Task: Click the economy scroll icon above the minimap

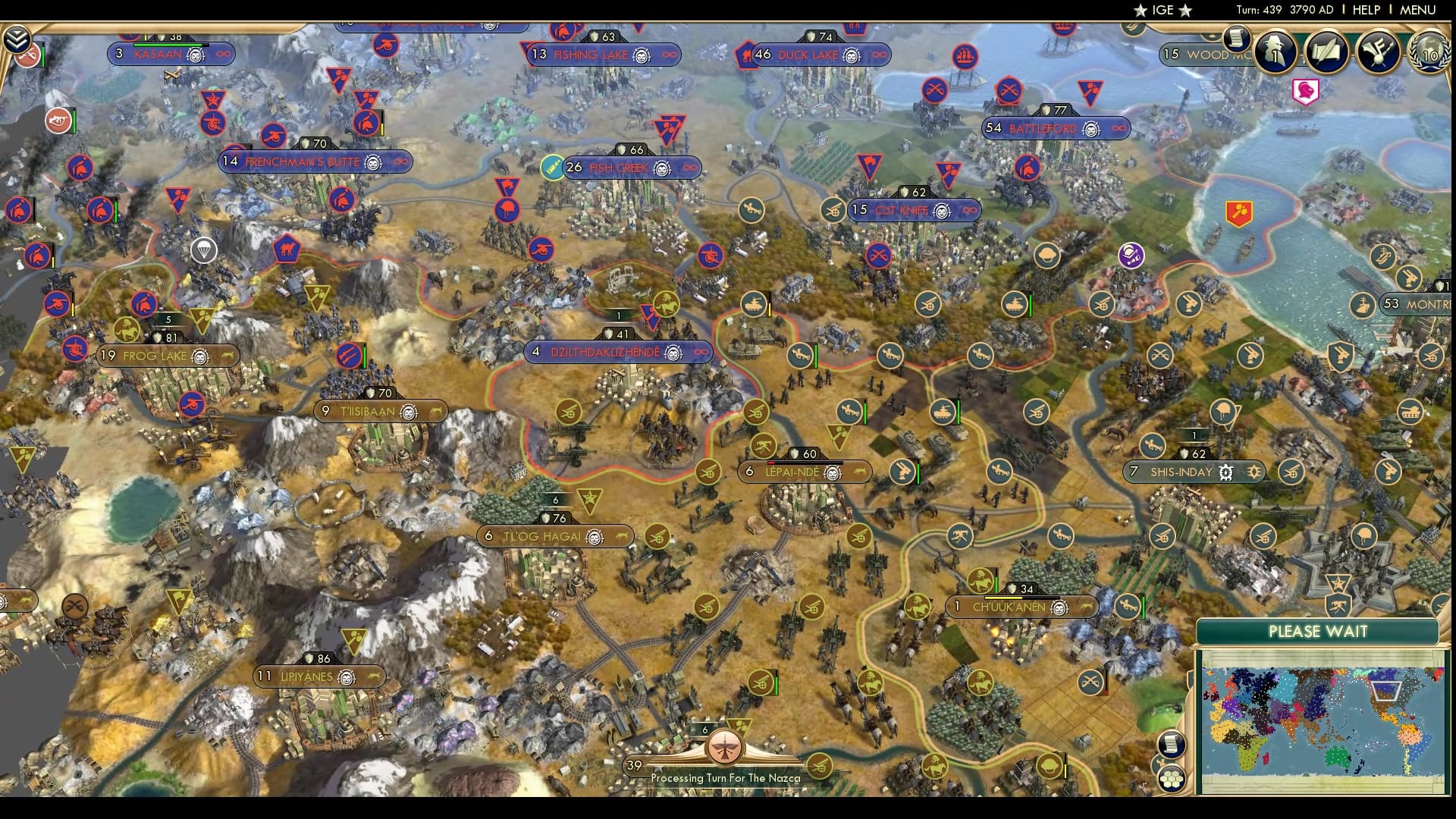Action: (x=1170, y=744)
